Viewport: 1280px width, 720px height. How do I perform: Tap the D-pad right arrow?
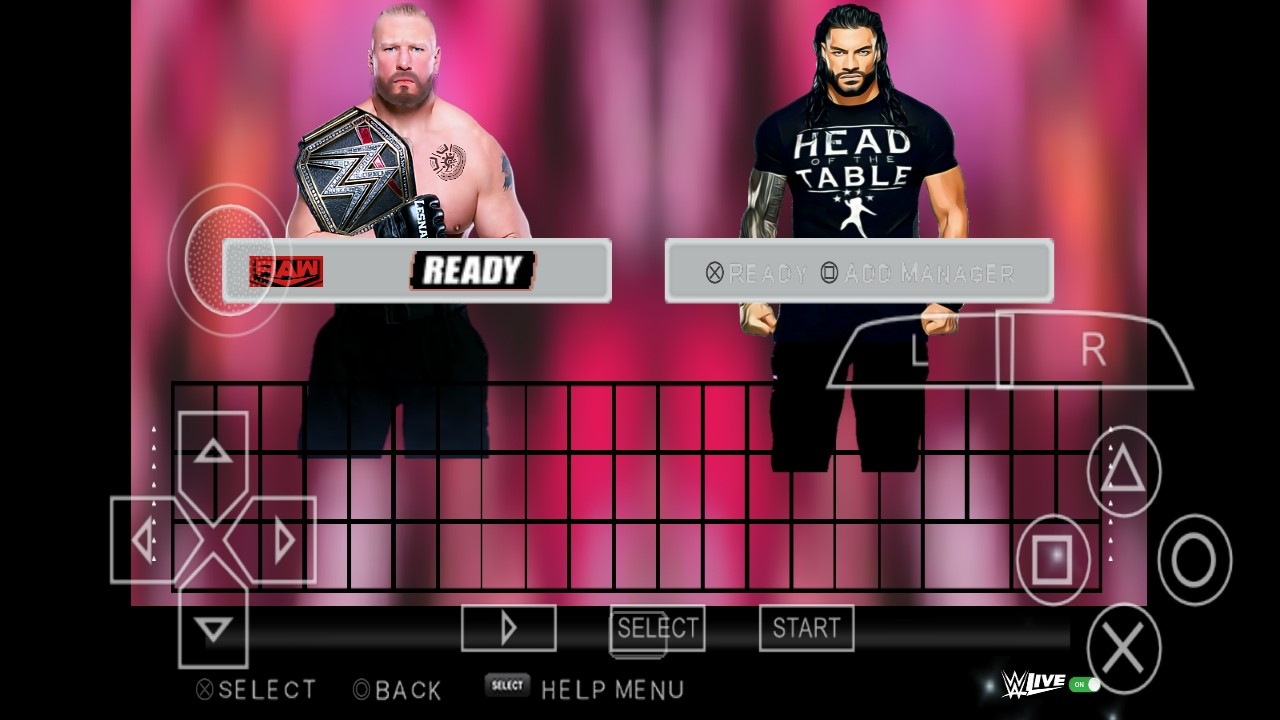(x=284, y=541)
